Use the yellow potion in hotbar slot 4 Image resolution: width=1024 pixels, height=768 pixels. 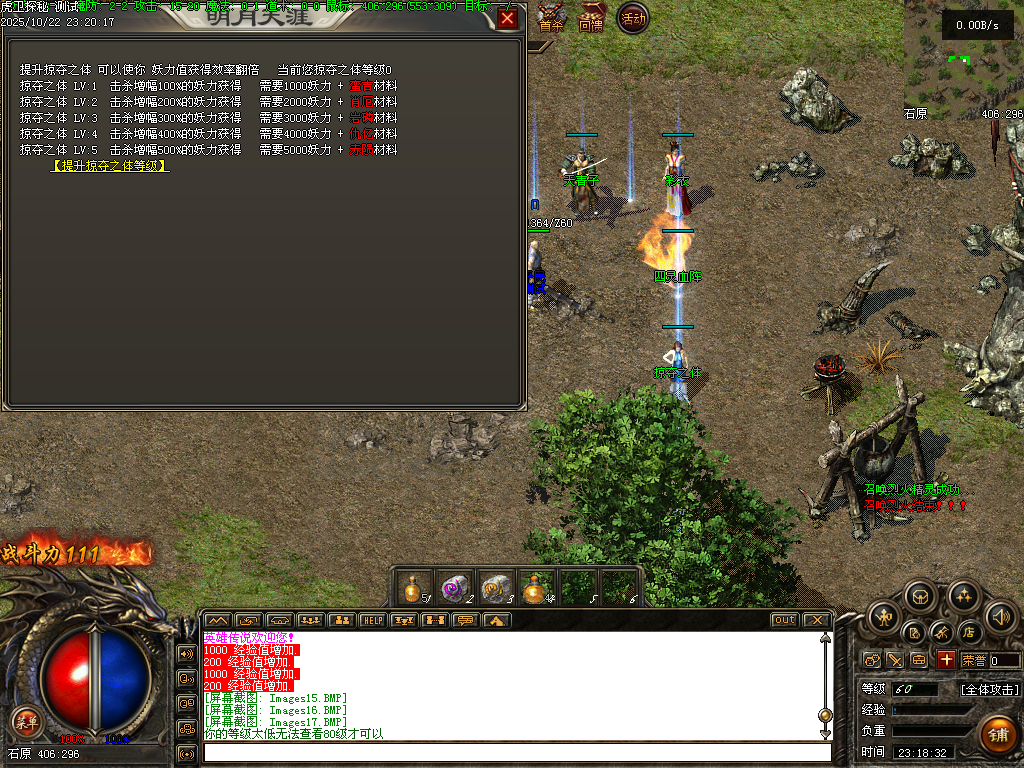click(x=537, y=588)
